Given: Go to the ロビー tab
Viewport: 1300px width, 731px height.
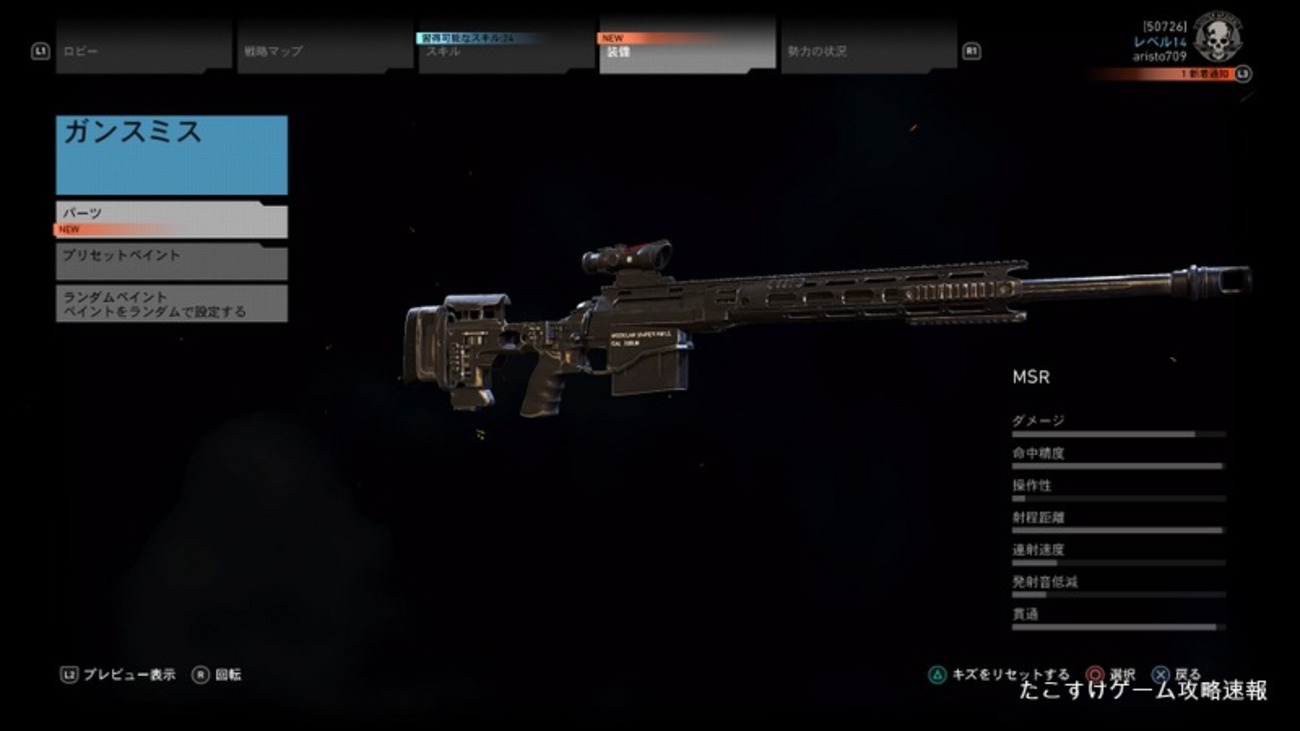Looking at the screenshot, I should pos(120,49).
